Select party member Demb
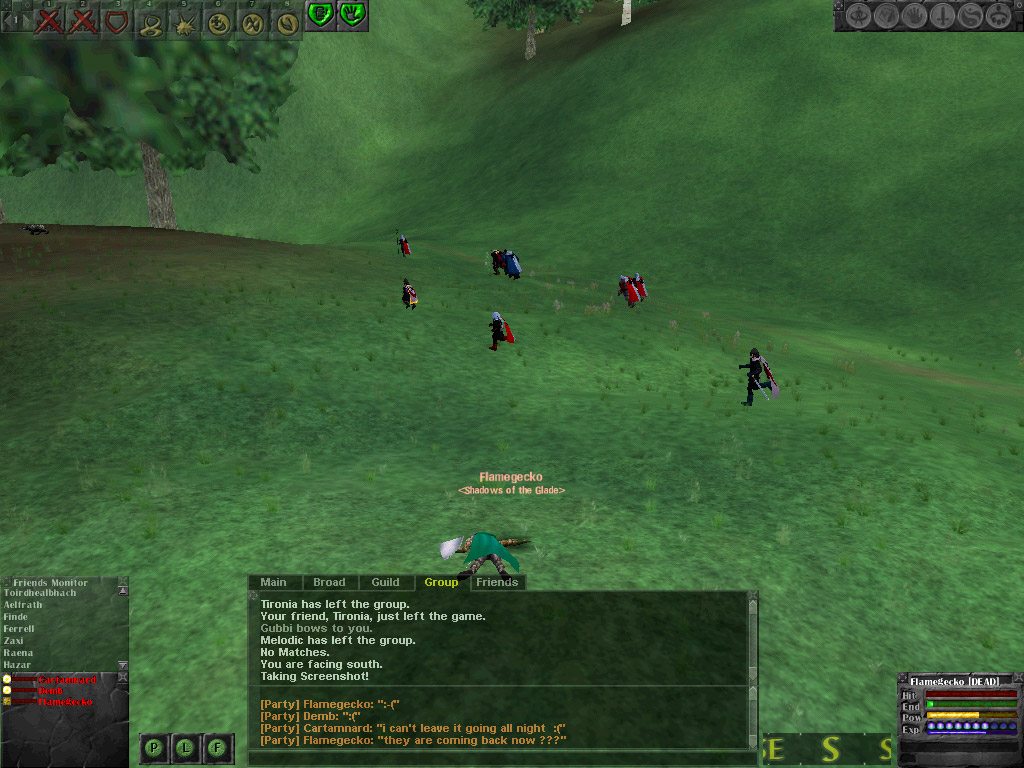 pos(50,691)
